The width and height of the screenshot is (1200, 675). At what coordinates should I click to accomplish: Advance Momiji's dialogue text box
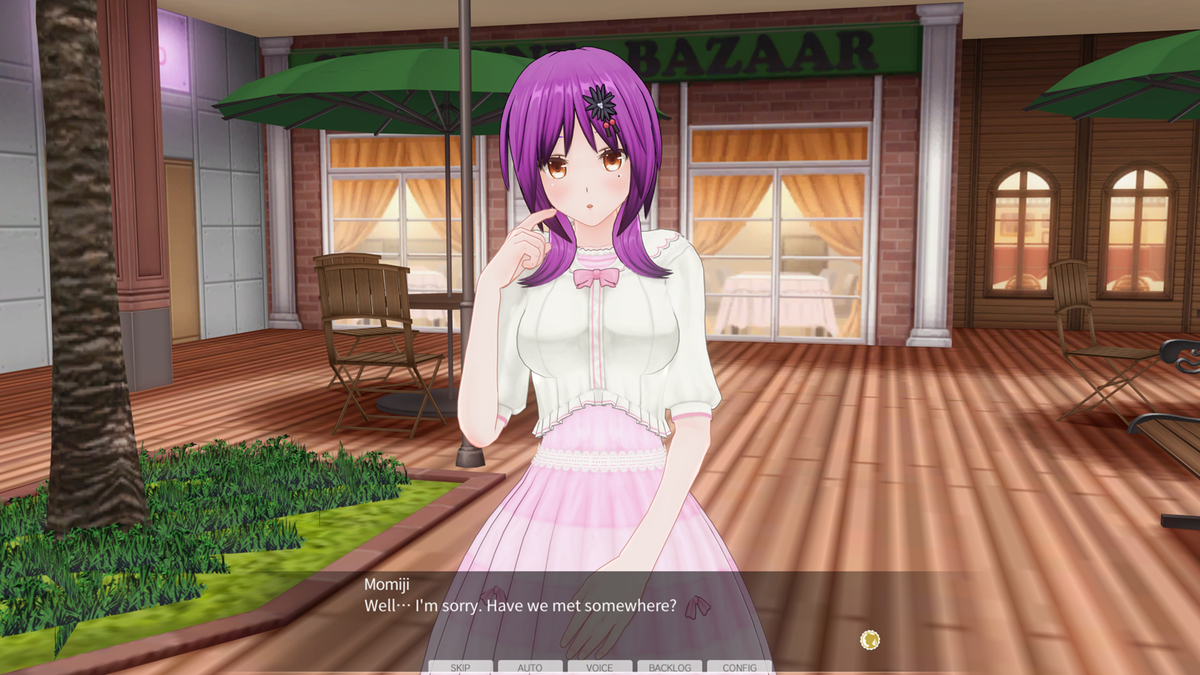point(600,608)
